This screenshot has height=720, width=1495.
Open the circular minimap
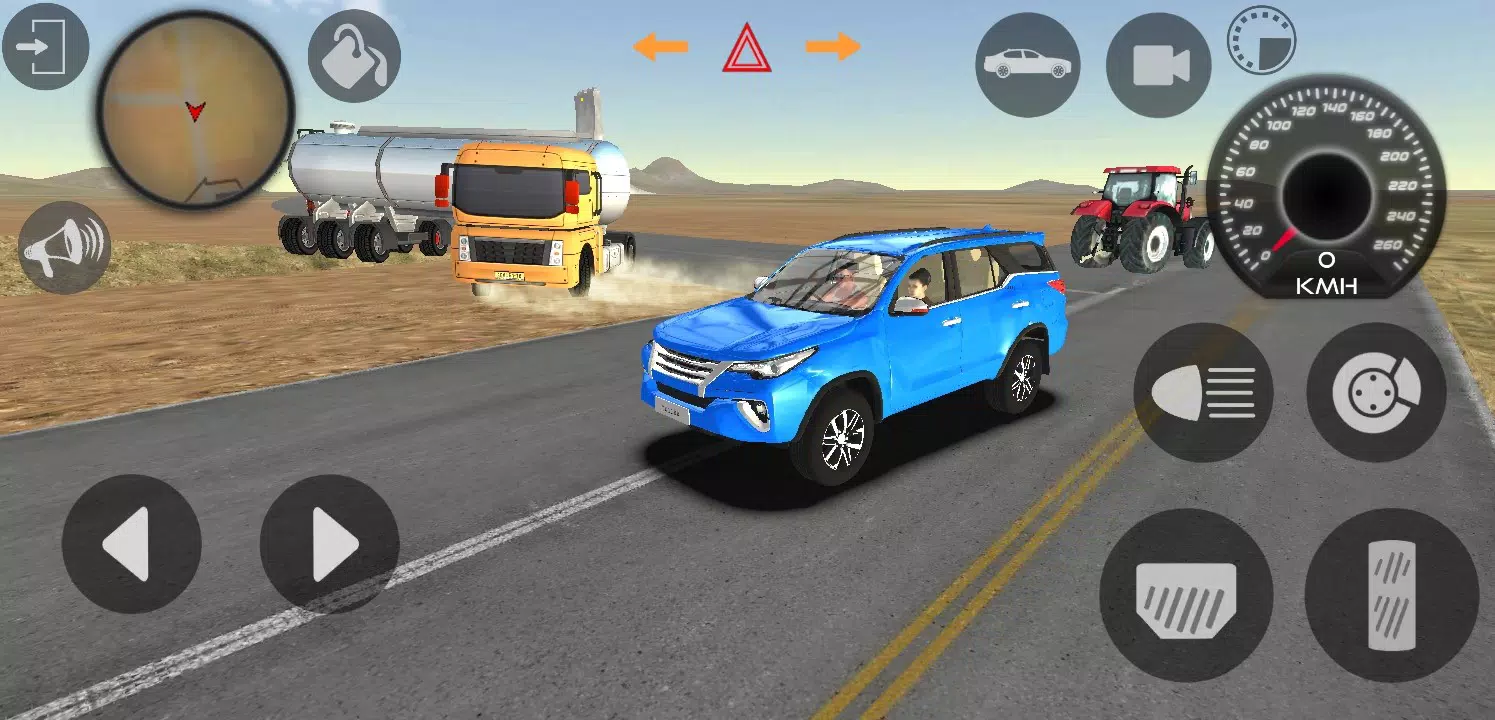tap(195, 108)
